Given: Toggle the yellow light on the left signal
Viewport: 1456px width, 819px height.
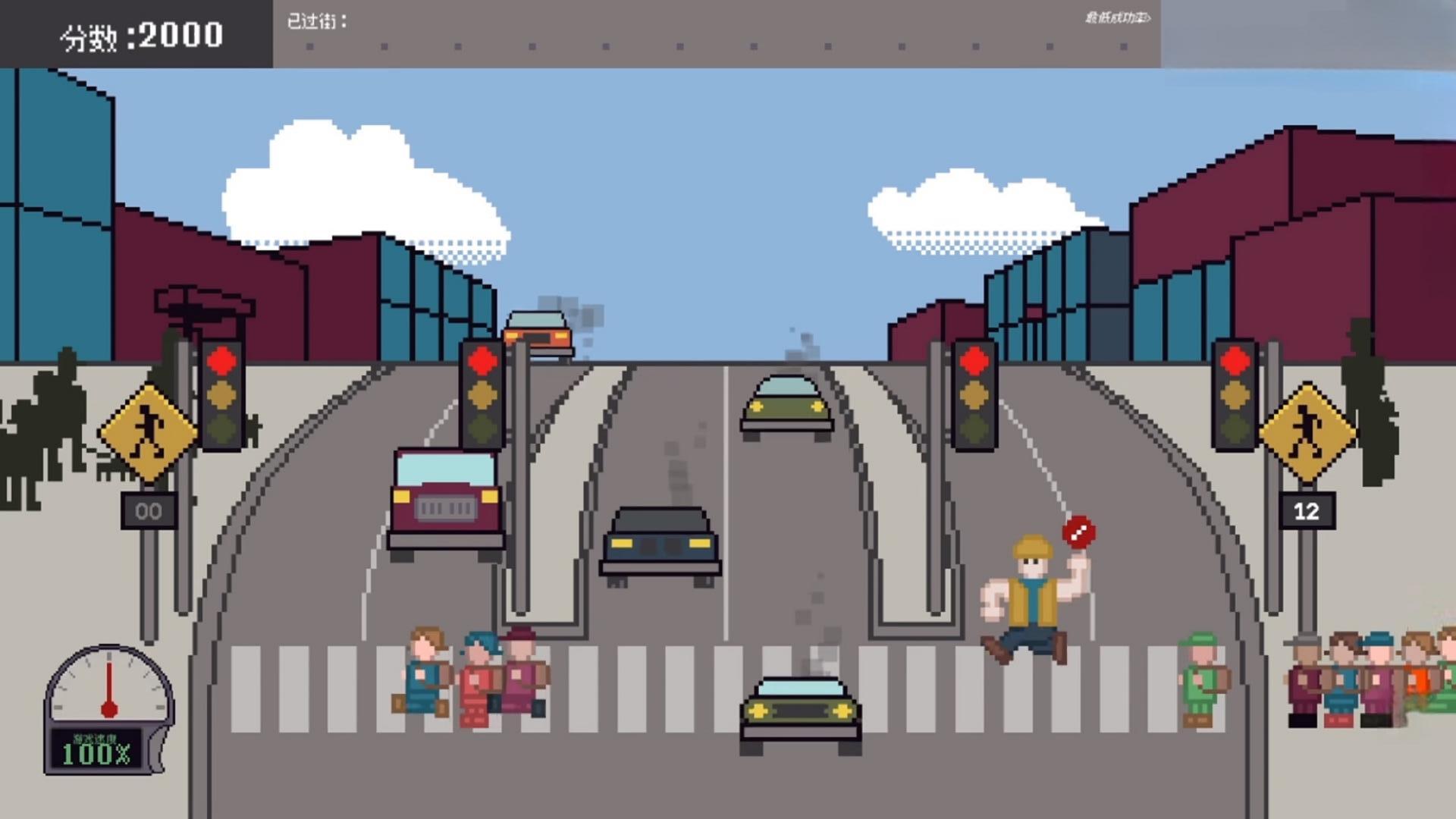Looking at the screenshot, I should (x=220, y=394).
